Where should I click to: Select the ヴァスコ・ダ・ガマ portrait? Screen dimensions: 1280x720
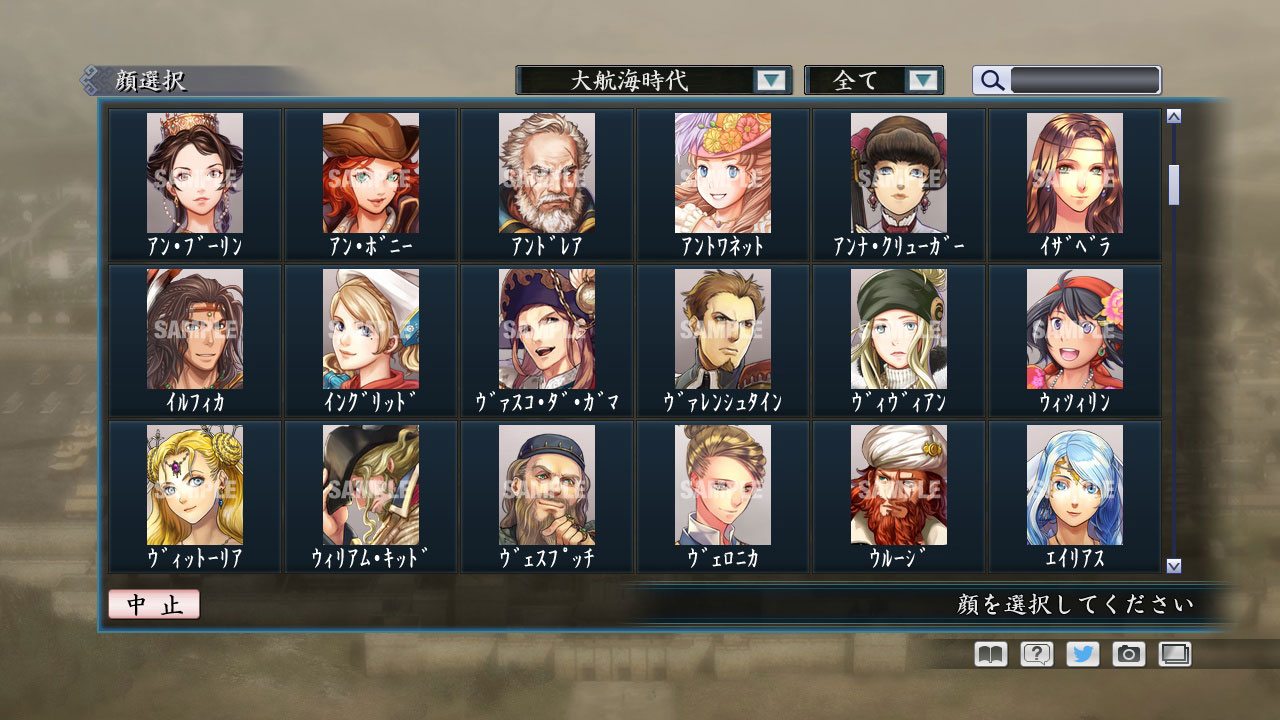[546, 330]
